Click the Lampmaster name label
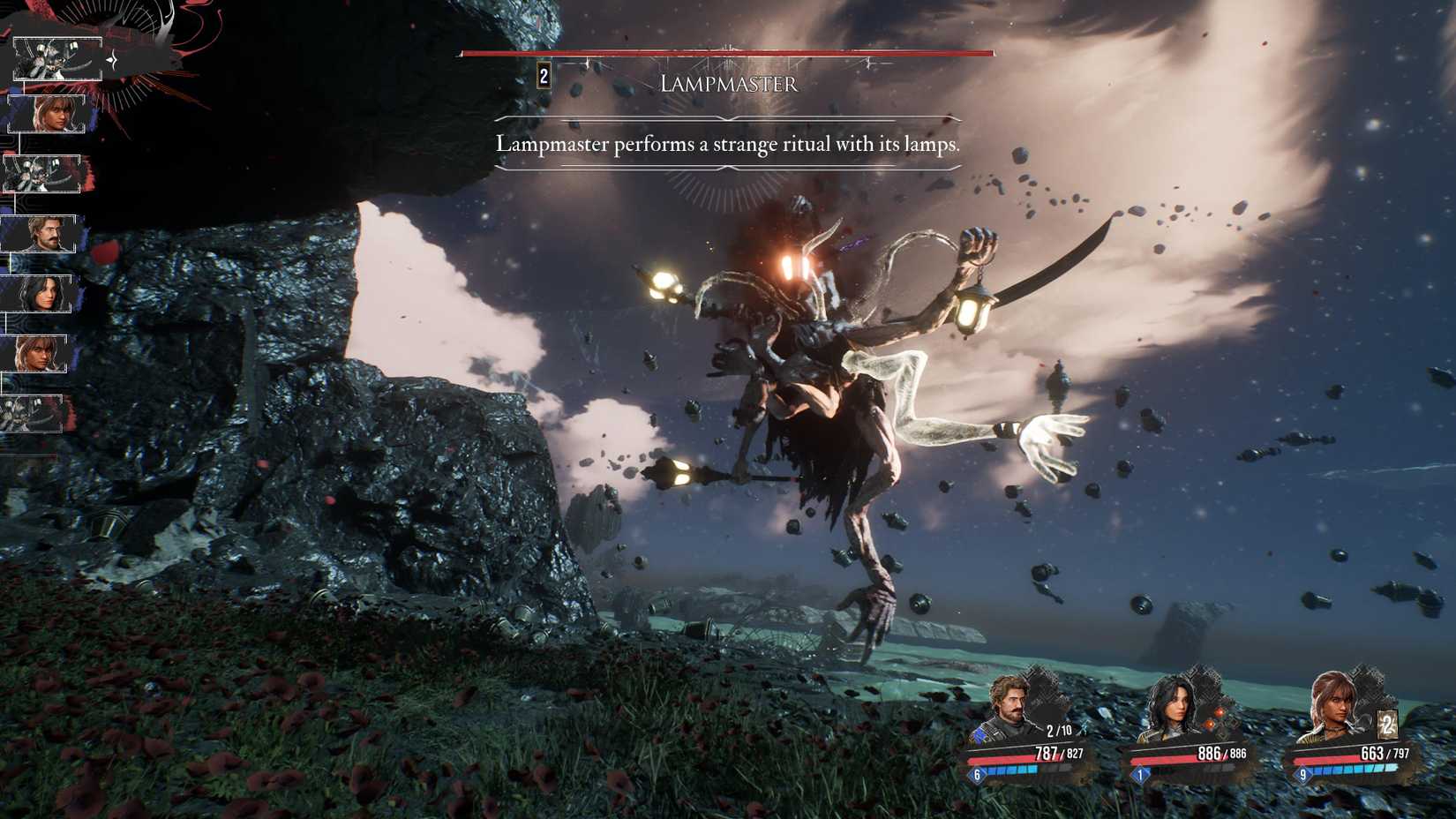This screenshot has width=1456, height=819. coord(729,84)
